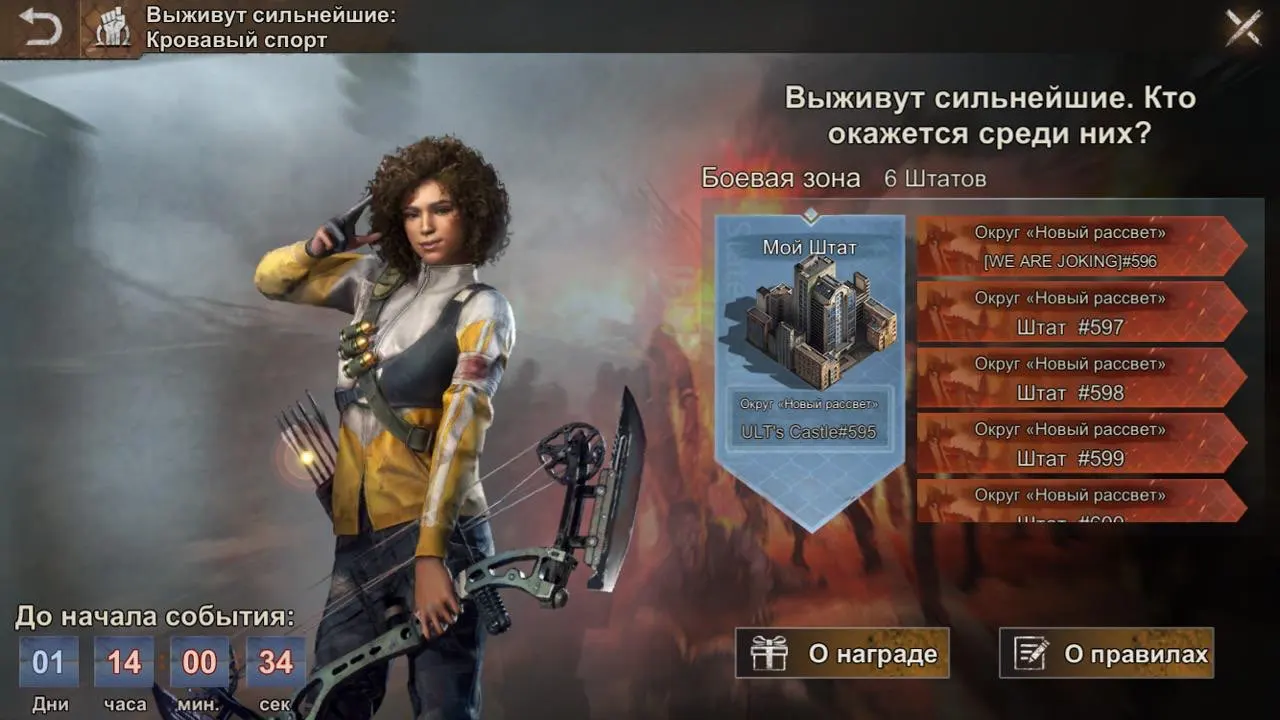This screenshot has height=720, width=1280.
Task: Show the «О правилах» rules
Action: click(1107, 654)
